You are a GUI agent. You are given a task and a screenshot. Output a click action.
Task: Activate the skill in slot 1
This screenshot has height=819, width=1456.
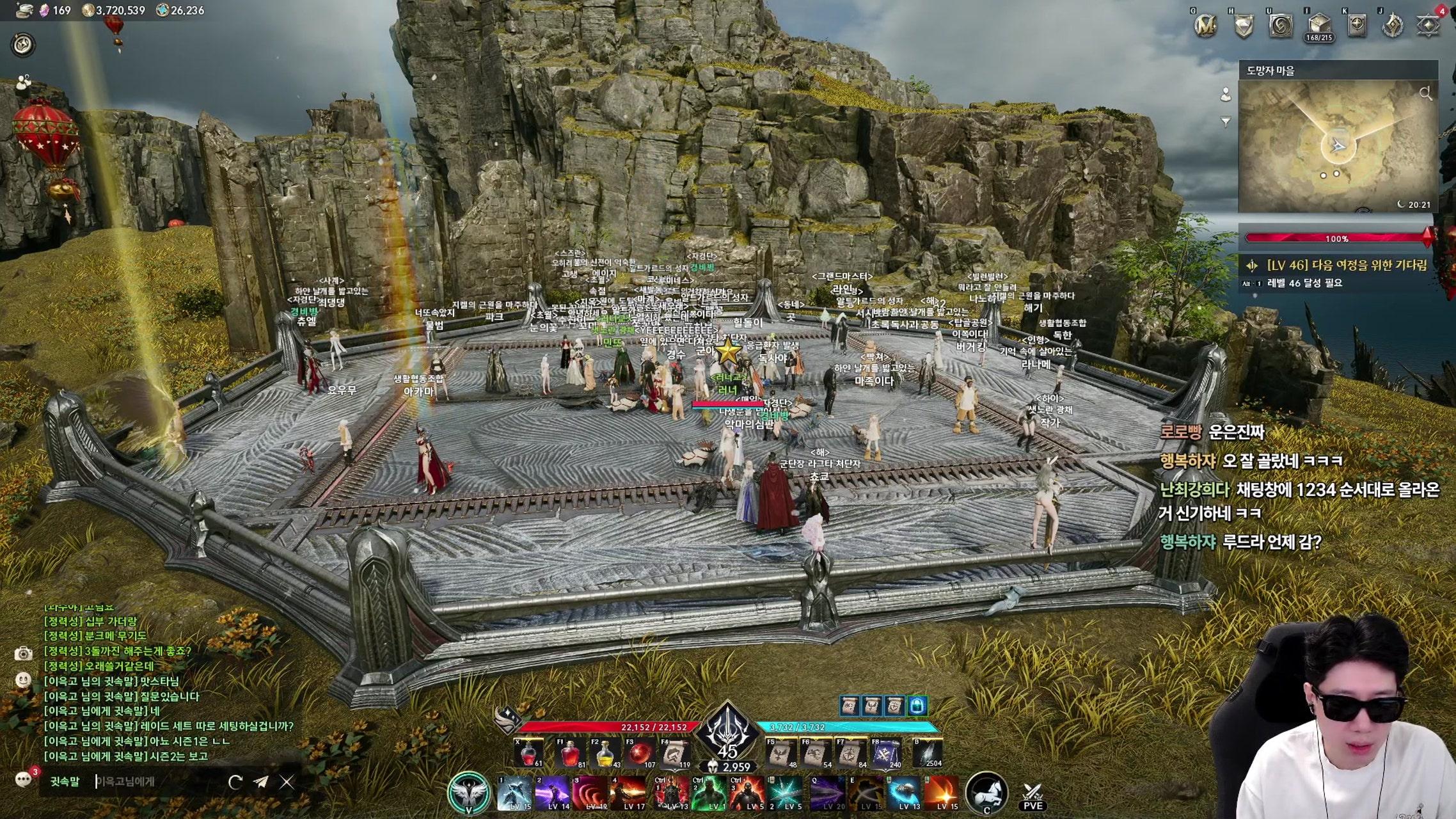point(515,793)
